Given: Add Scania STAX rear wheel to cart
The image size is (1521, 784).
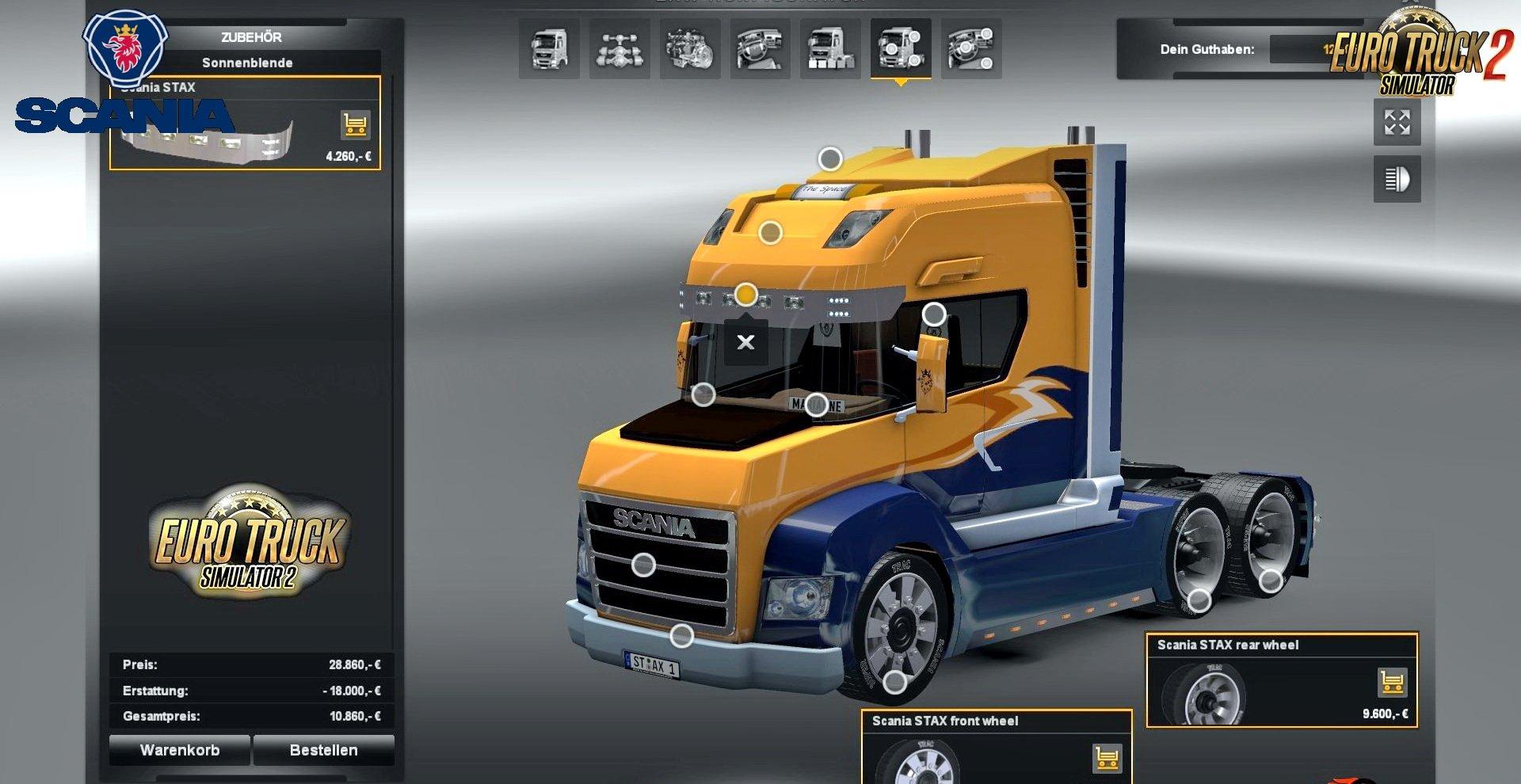Looking at the screenshot, I should [1392, 682].
